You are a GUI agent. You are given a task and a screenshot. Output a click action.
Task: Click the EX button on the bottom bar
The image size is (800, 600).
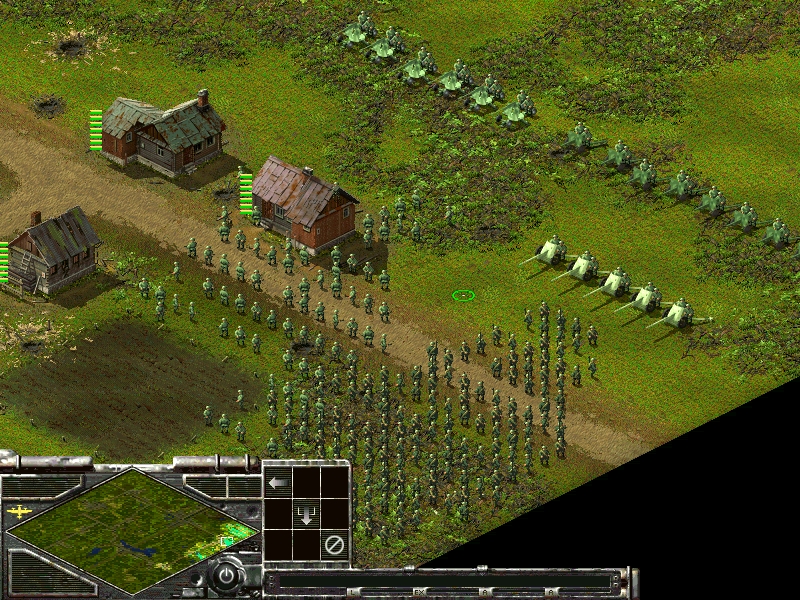click(x=420, y=593)
